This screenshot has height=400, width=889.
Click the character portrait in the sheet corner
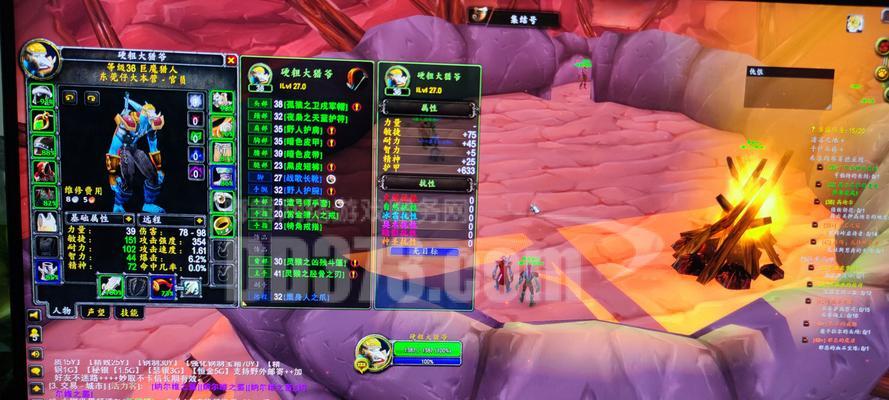[40, 60]
